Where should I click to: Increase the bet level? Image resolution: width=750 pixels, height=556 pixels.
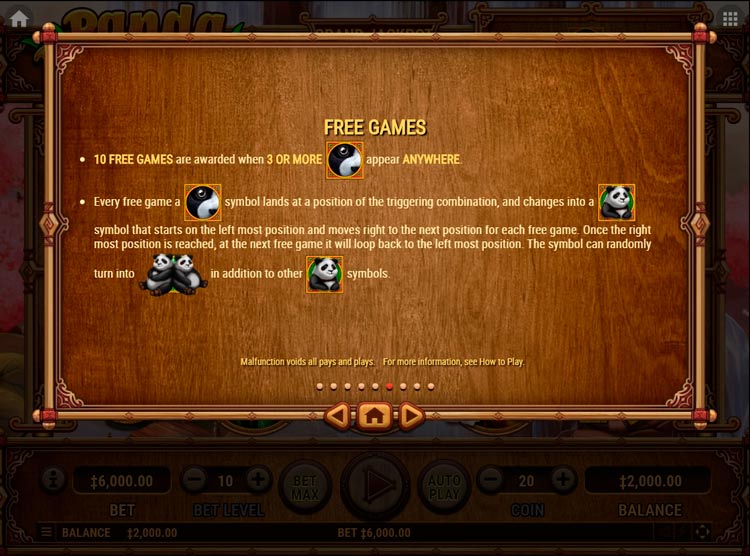(x=257, y=481)
